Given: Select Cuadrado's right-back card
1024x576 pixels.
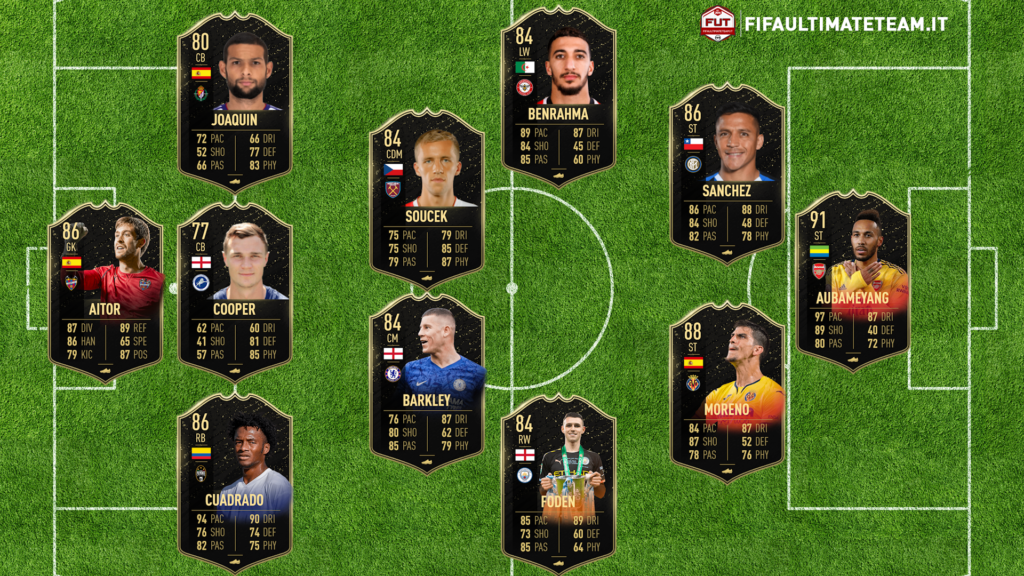Looking at the screenshot, I should [234, 482].
